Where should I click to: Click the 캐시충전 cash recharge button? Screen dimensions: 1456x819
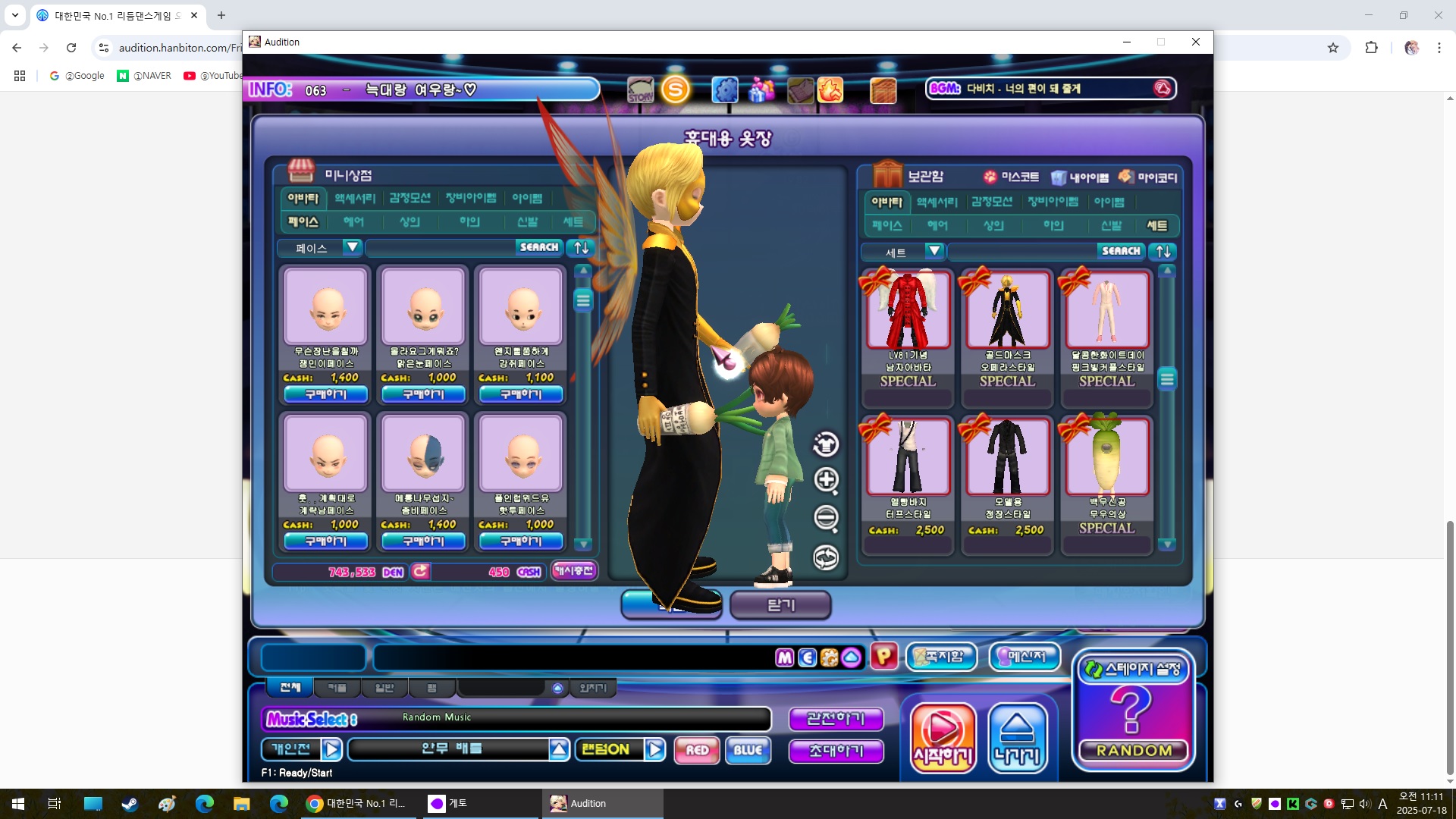click(573, 571)
